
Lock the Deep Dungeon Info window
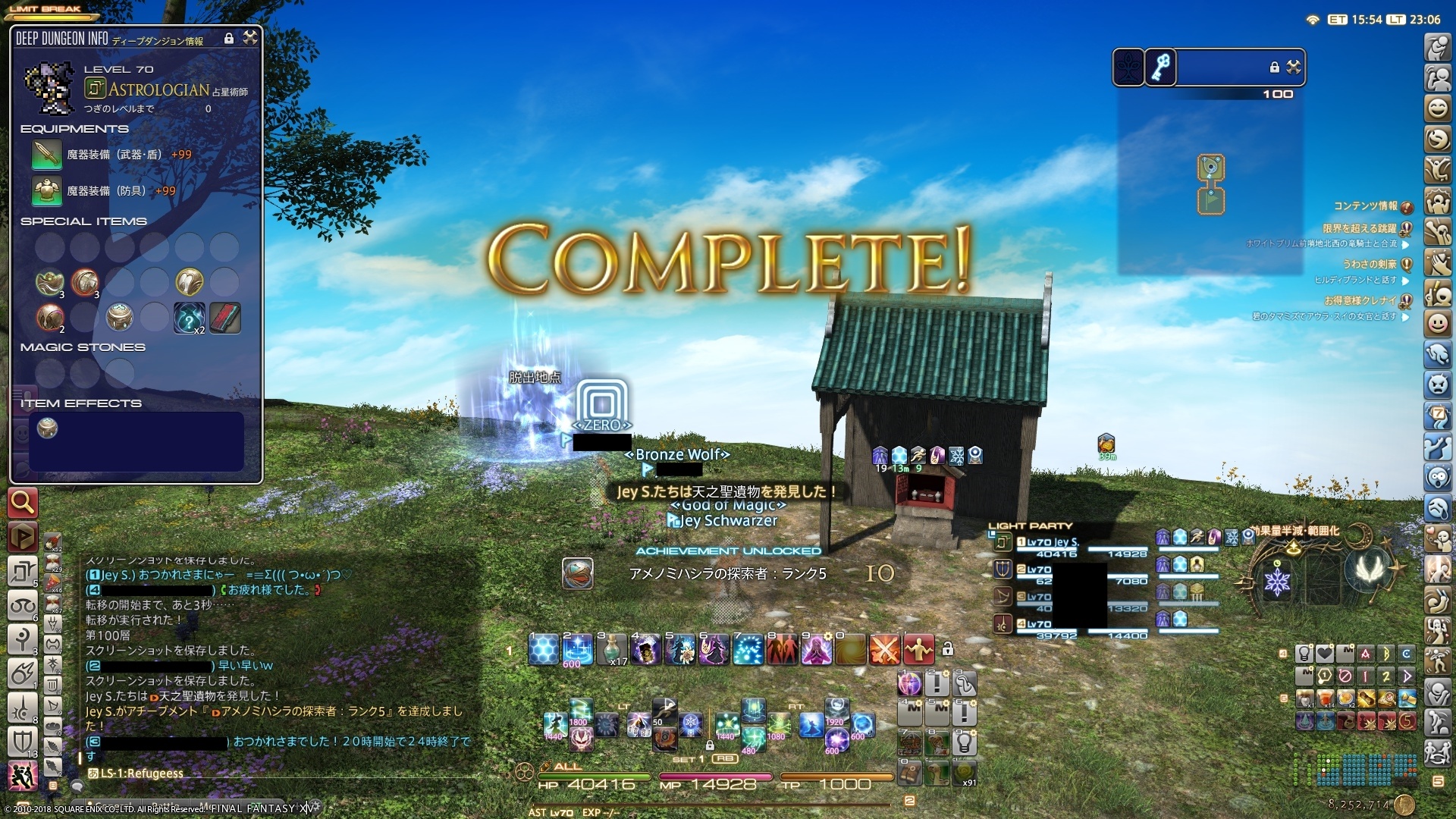coord(229,38)
